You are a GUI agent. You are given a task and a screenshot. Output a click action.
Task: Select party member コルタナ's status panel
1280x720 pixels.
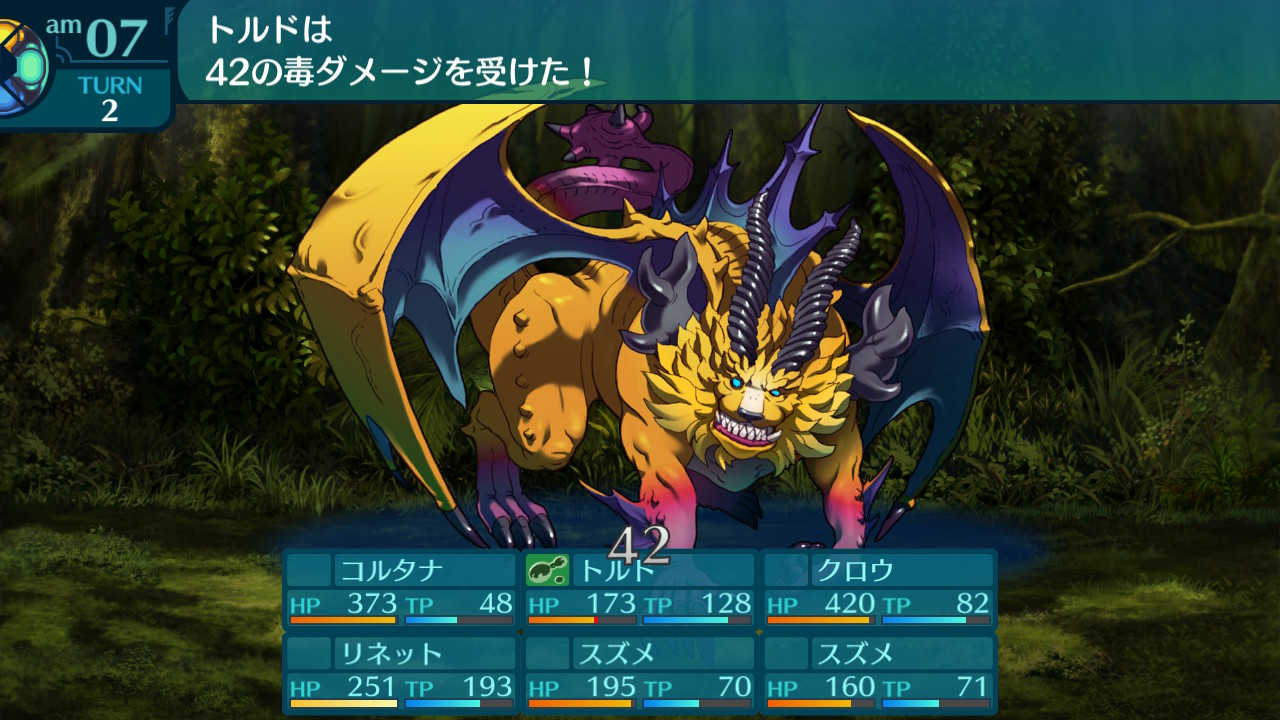[400, 589]
